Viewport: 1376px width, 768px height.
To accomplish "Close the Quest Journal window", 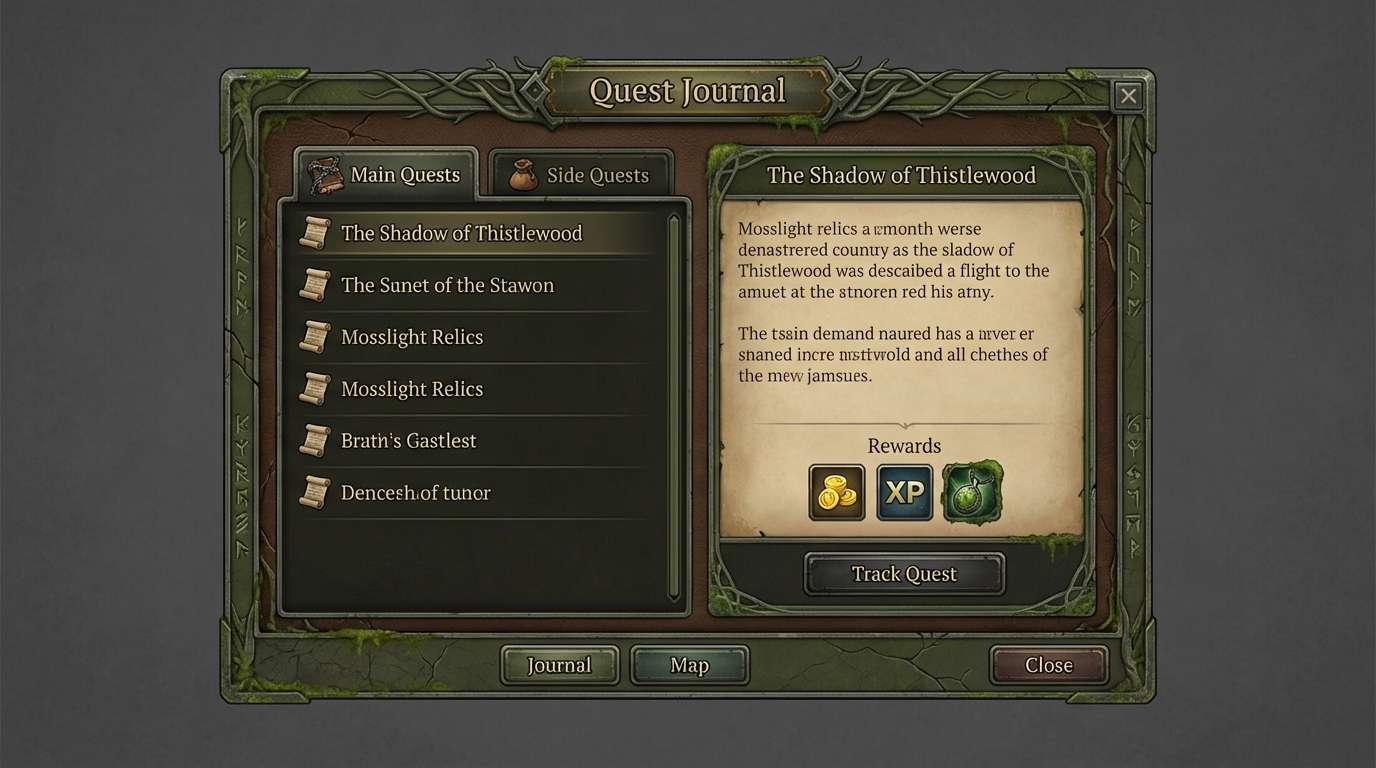I will [x=1128, y=95].
